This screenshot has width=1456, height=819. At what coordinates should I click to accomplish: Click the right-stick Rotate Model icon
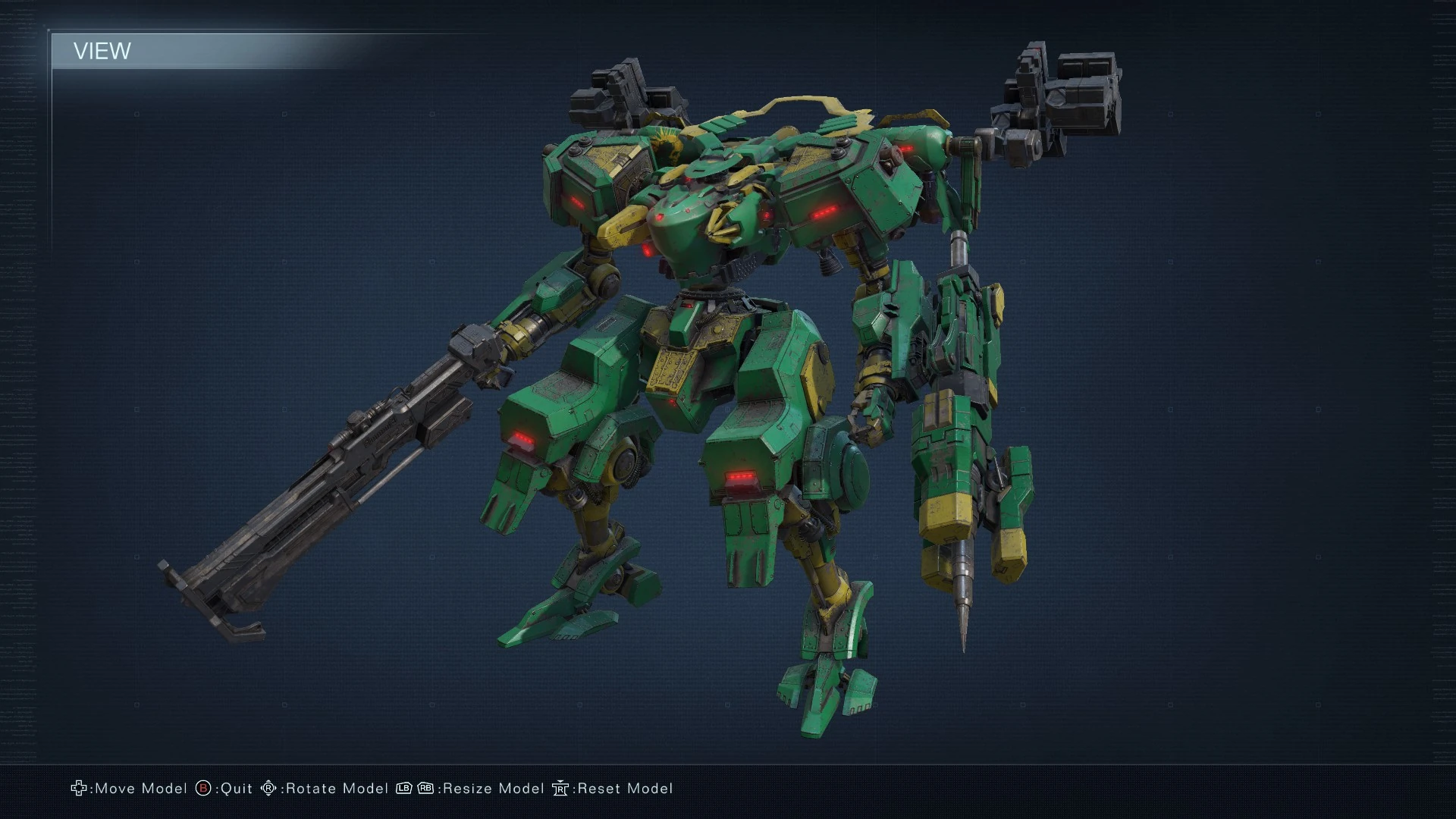(270, 789)
